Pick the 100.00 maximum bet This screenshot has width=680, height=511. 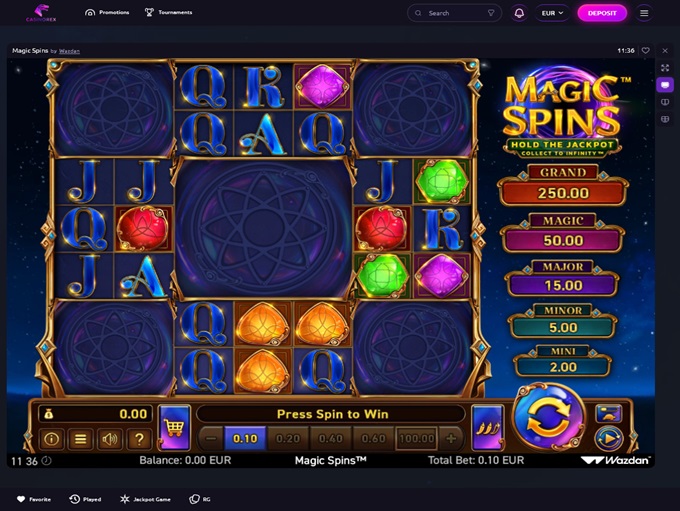click(416, 438)
